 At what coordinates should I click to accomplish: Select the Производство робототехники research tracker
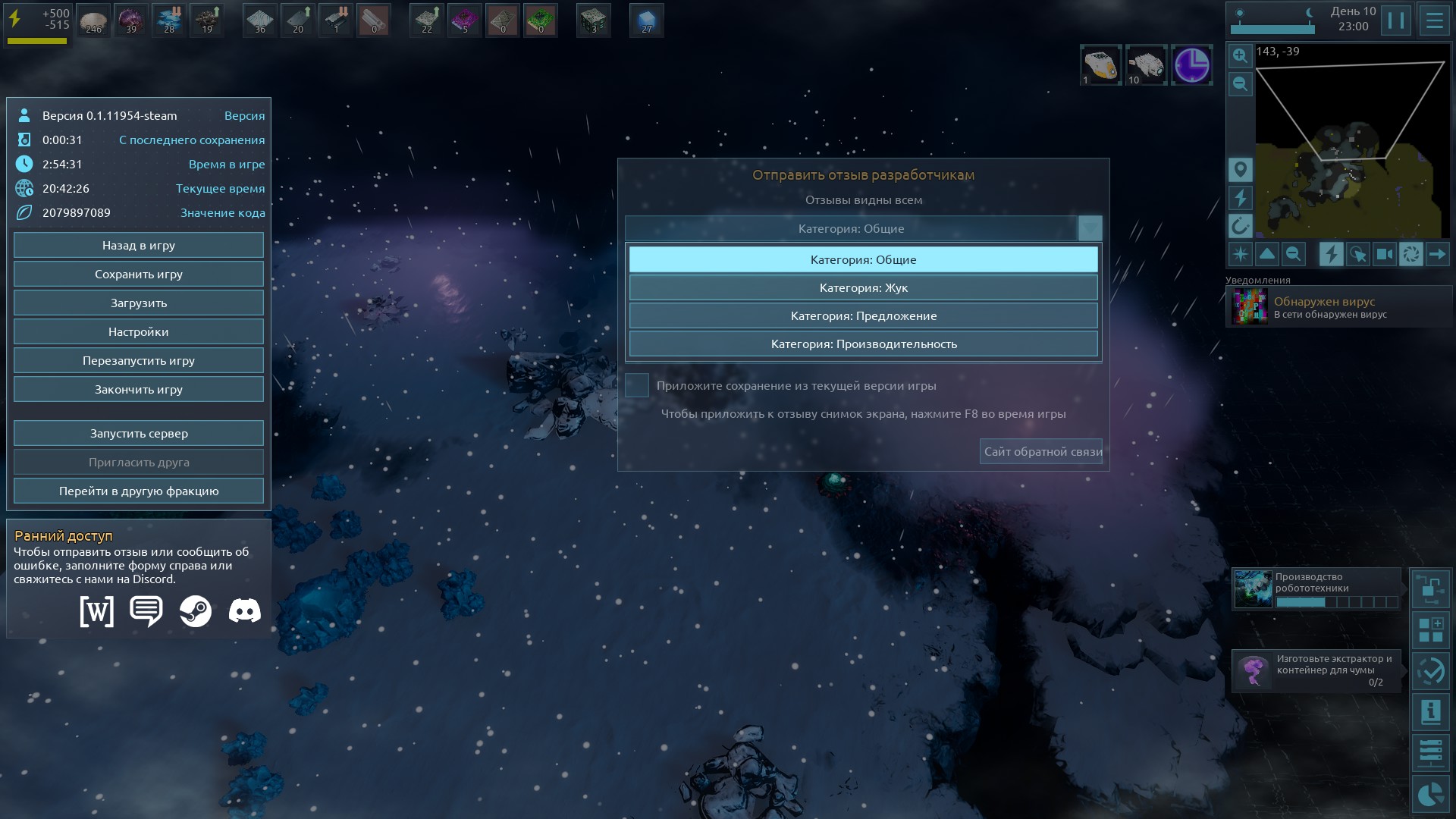(x=1316, y=589)
